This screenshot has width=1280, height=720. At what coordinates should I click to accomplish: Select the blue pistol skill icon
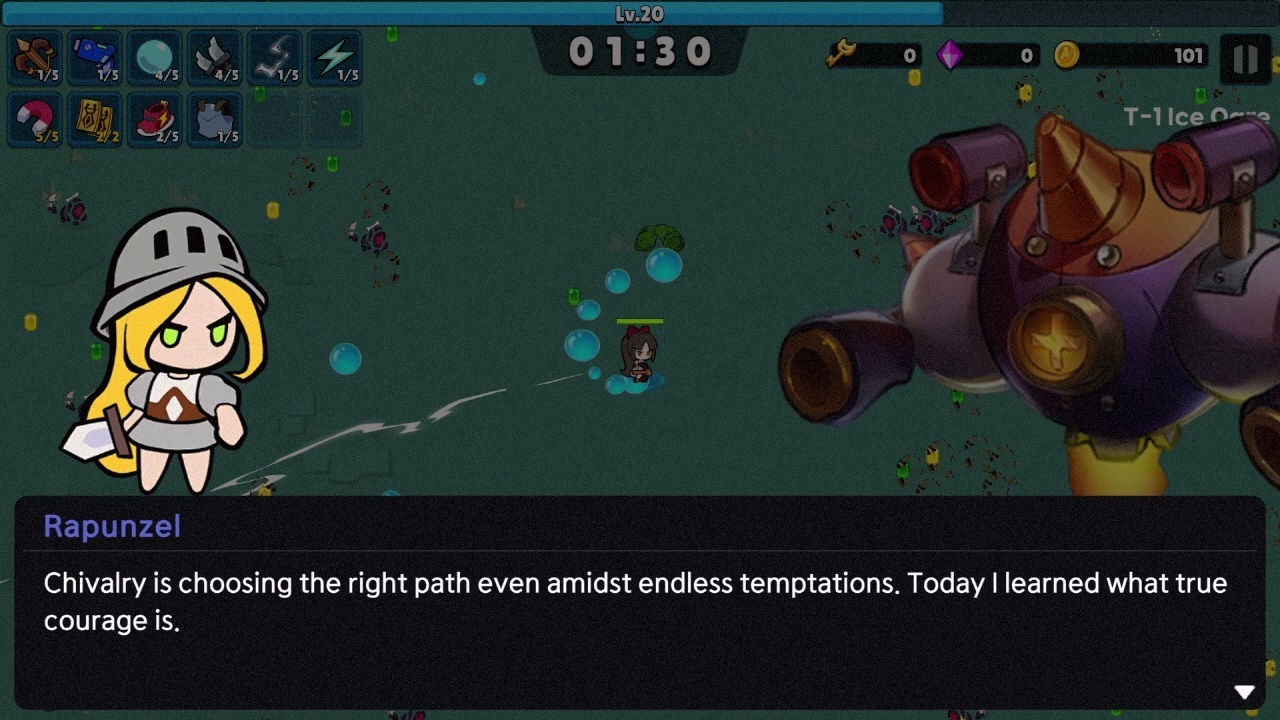pyautogui.click(x=94, y=58)
